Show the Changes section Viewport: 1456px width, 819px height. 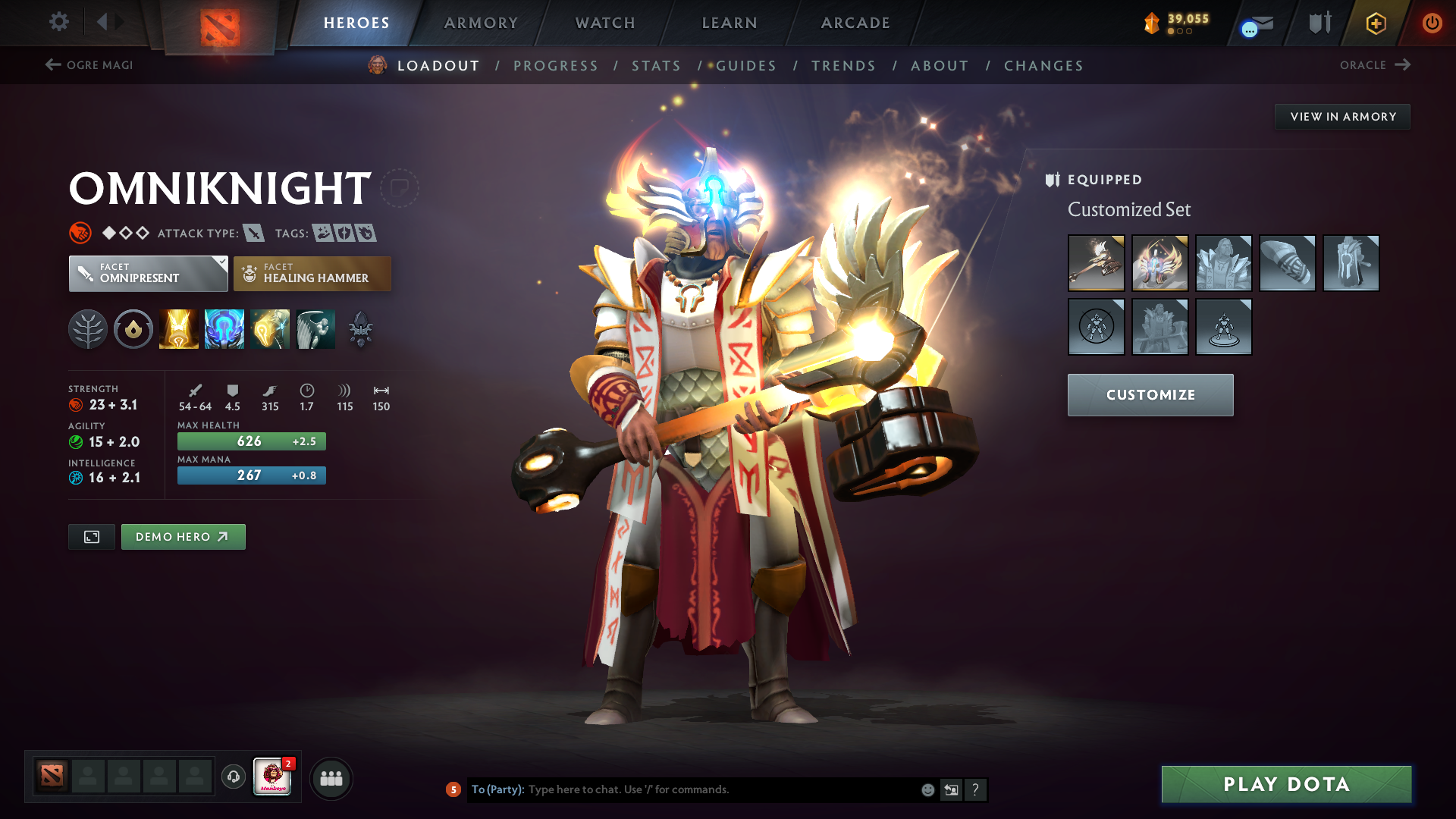1043,66
